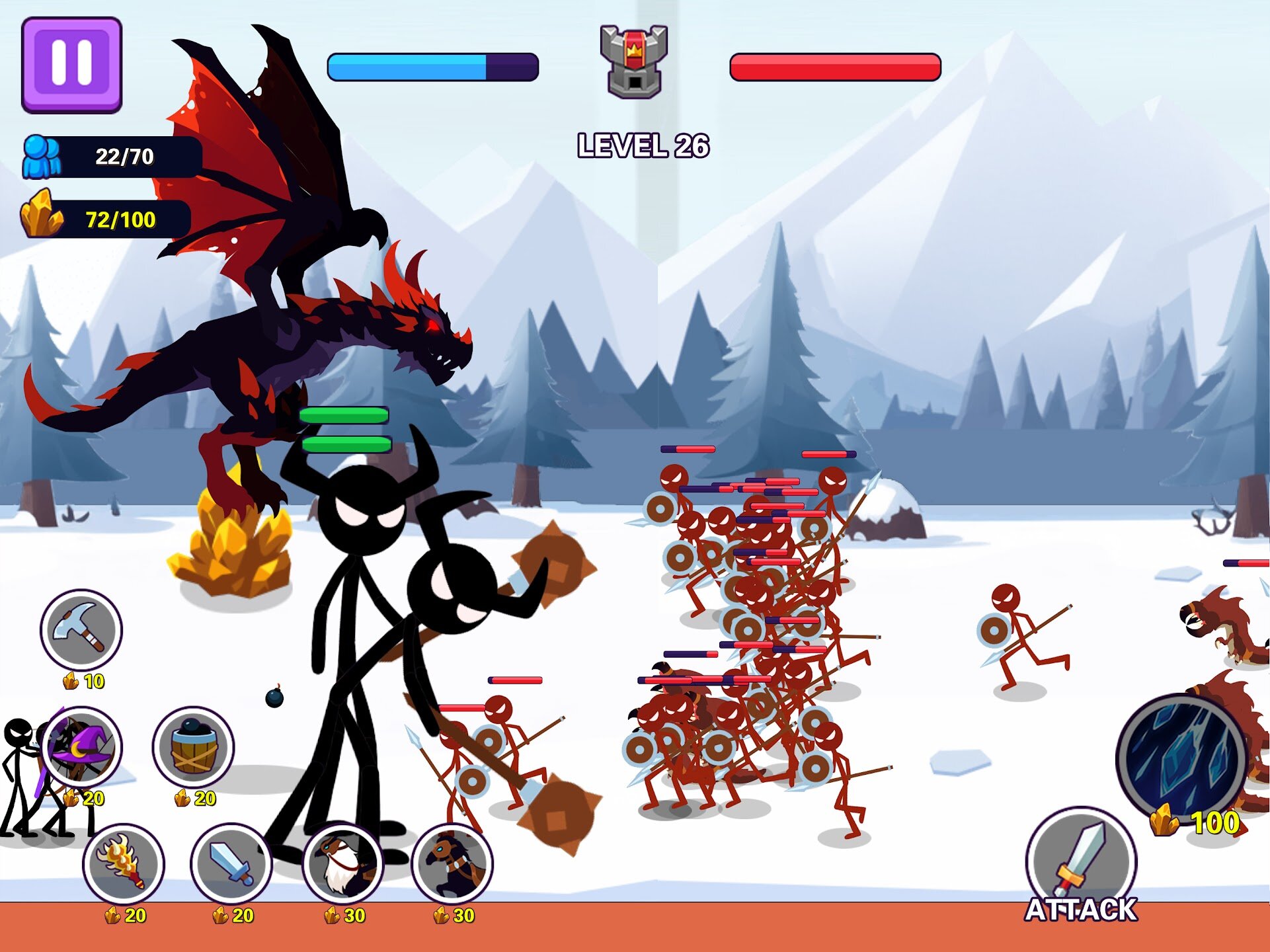Recruit a swordsman with the sword icon
The image size is (1270, 952).
point(231,863)
